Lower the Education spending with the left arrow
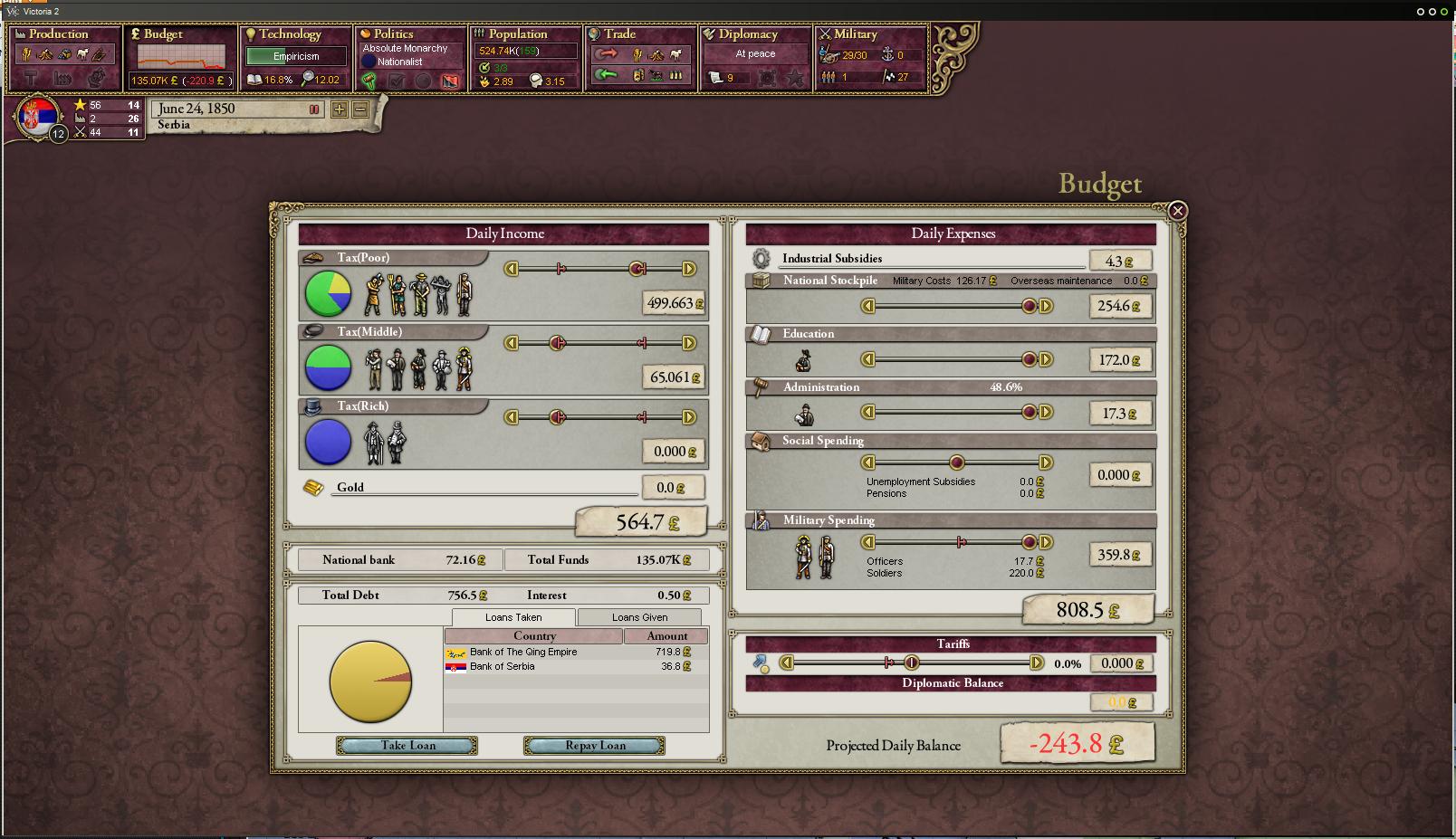1456x839 pixels. (867, 360)
